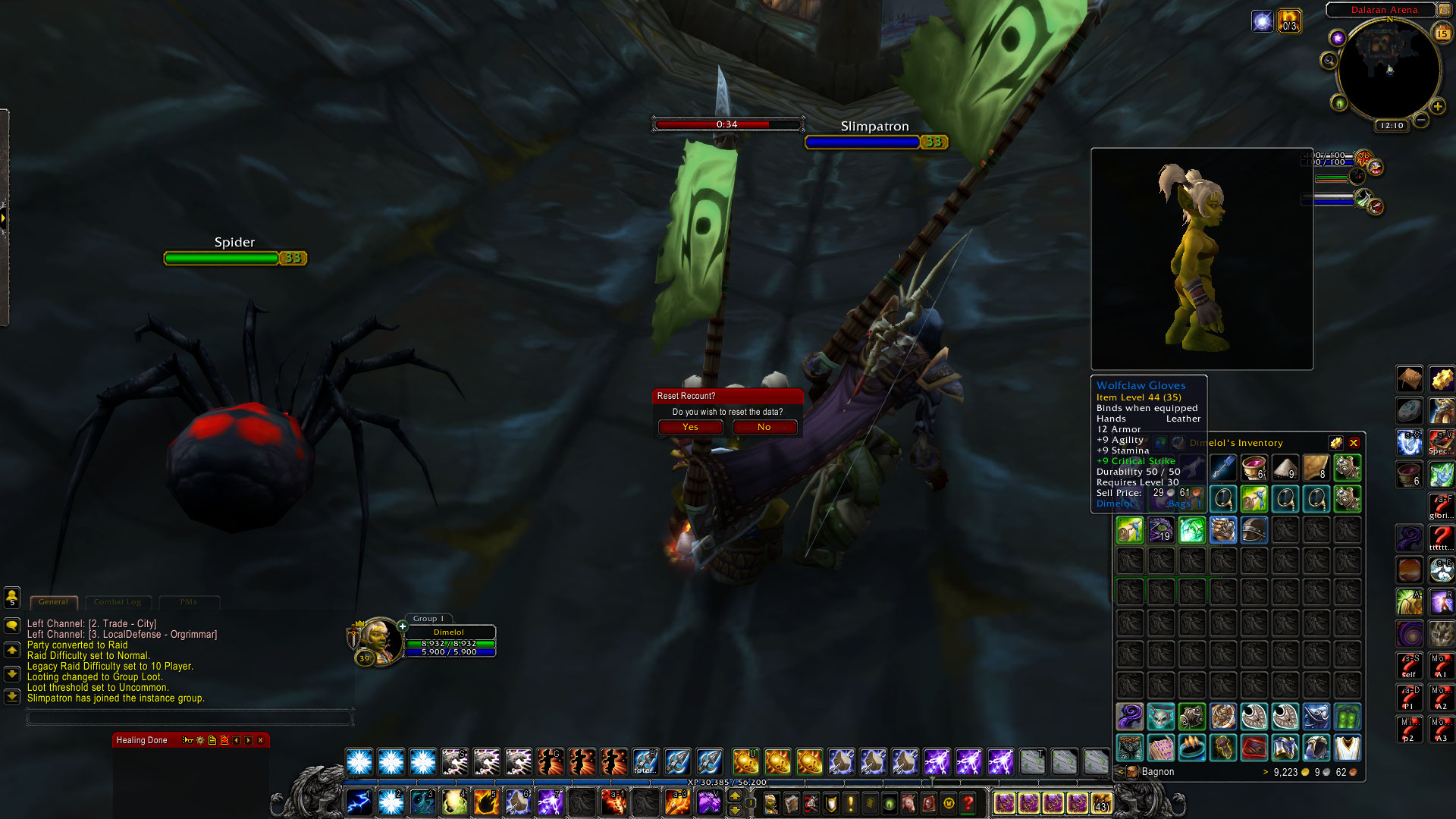
Task: Cast the lightning bolt spell in slot 1
Action: tap(359, 802)
